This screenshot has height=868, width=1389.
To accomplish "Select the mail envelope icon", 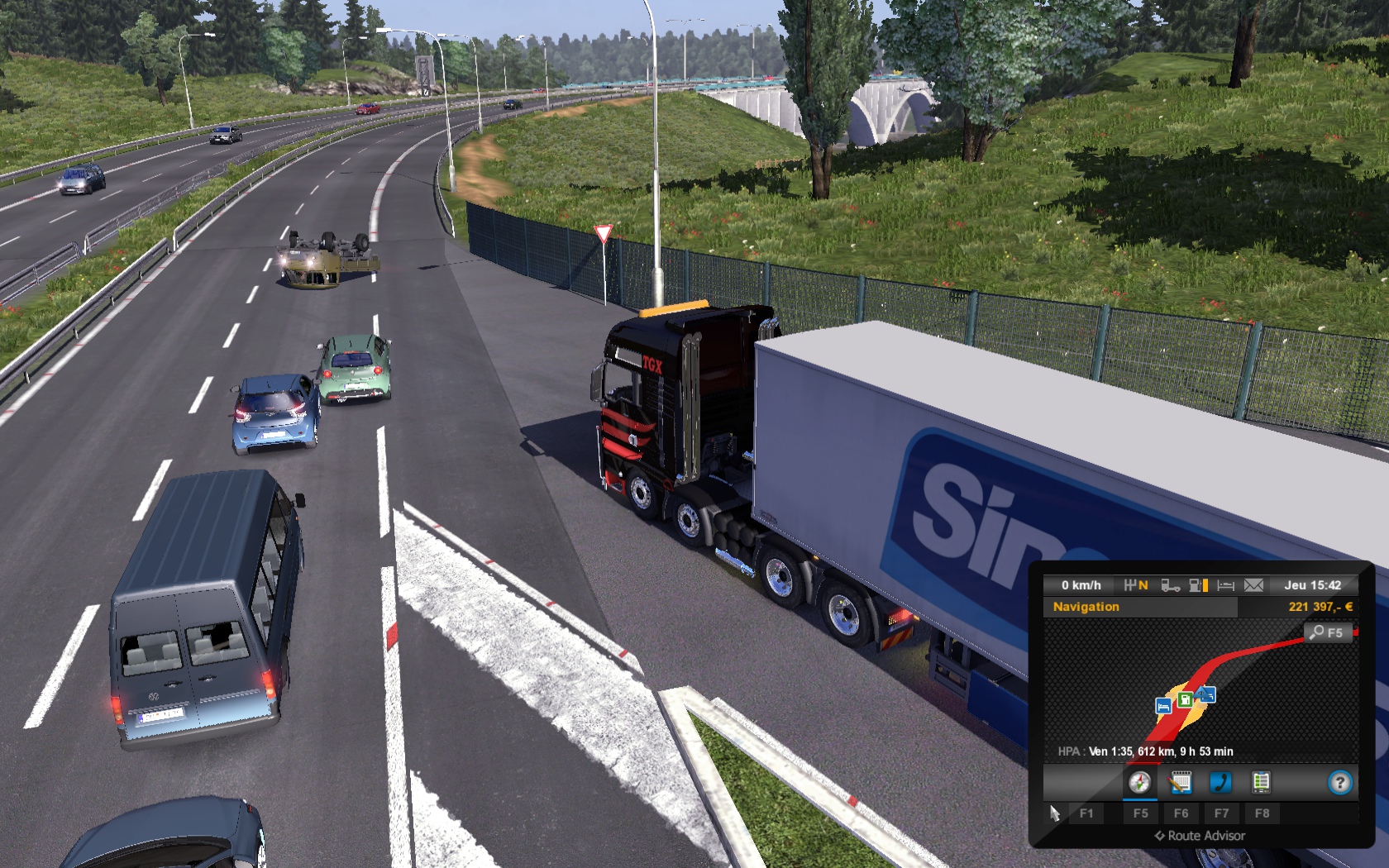I will 1253,585.
